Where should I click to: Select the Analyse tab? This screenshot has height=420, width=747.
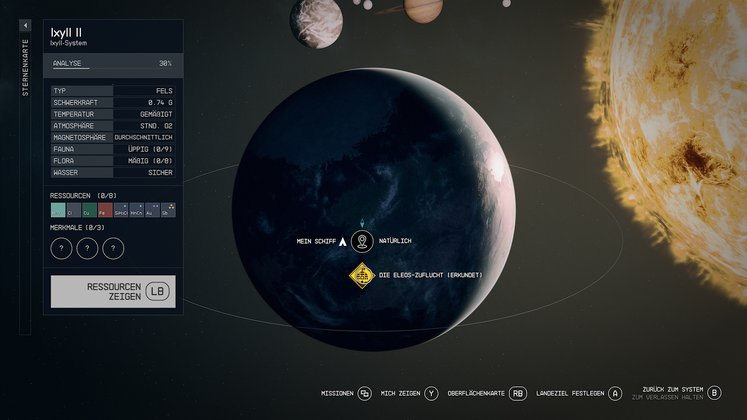pos(70,63)
